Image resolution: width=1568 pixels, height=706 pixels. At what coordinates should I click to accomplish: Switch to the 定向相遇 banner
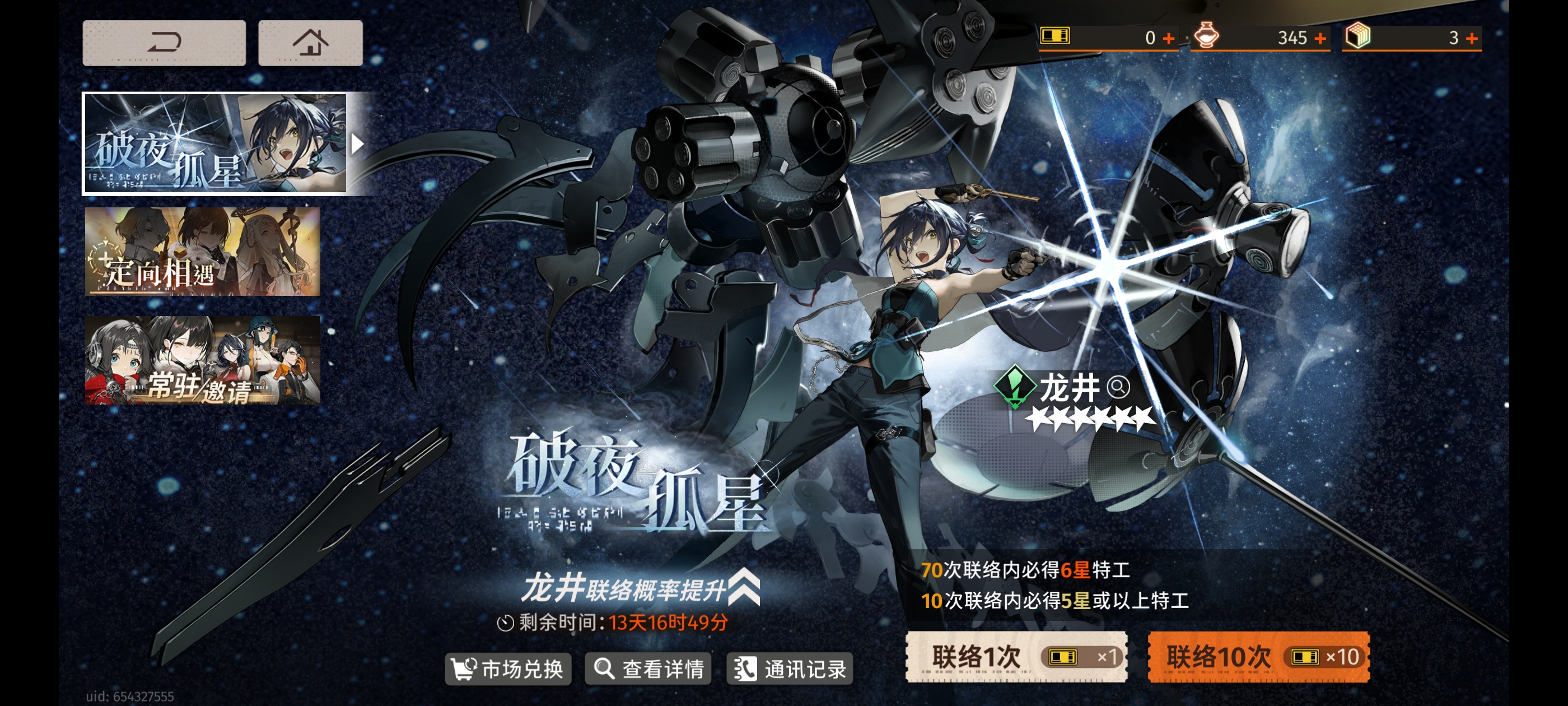[202, 252]
